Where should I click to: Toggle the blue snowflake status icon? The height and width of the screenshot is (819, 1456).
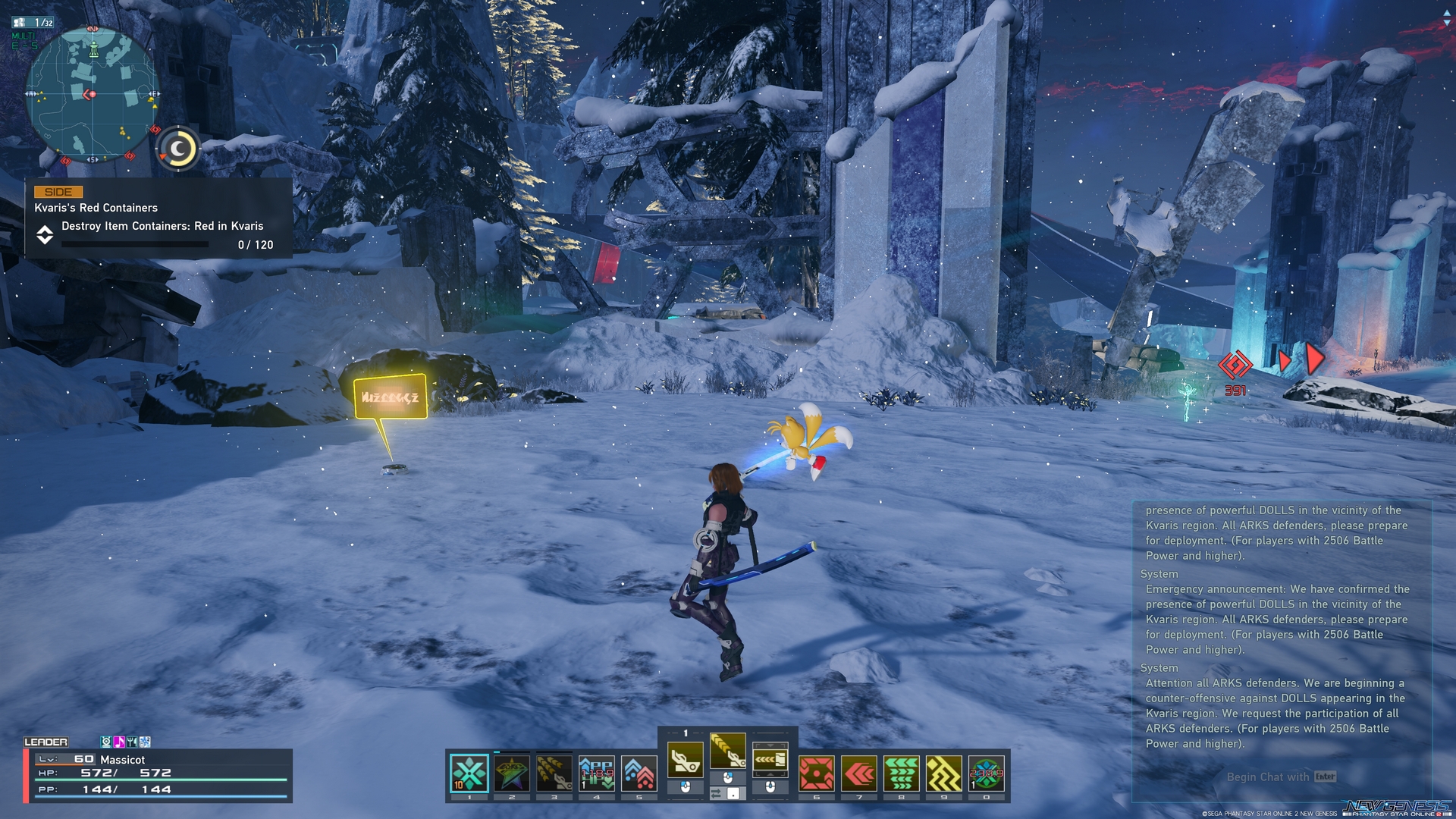(145, 741)
